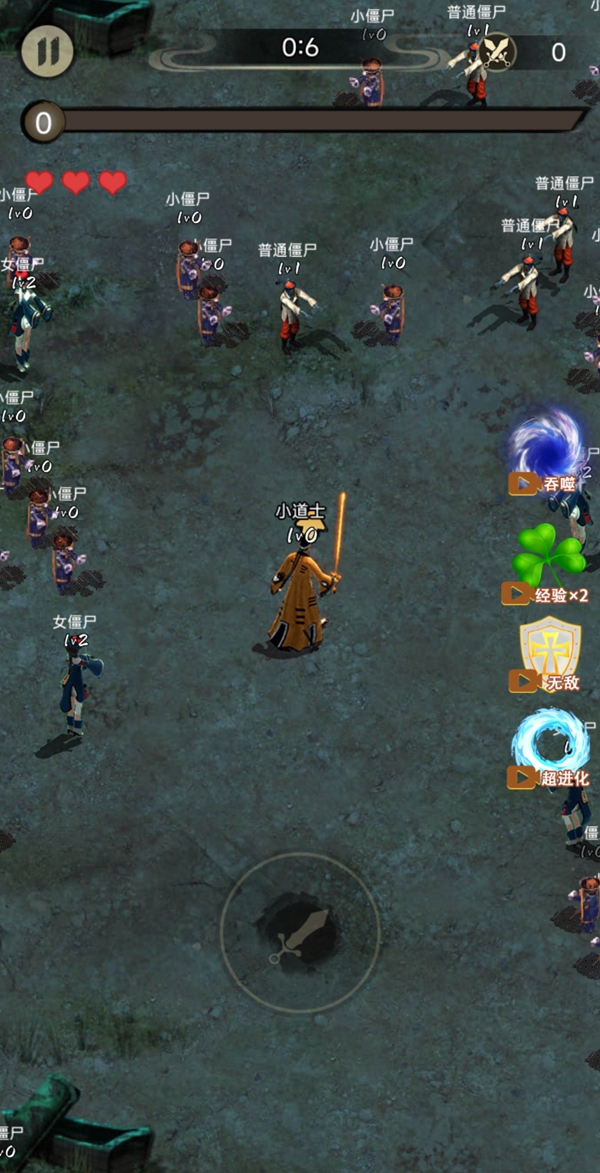The width and height of the screenshot is (600, 1173).
Task: Pause the game with the pause button
Action: (47, 52)
